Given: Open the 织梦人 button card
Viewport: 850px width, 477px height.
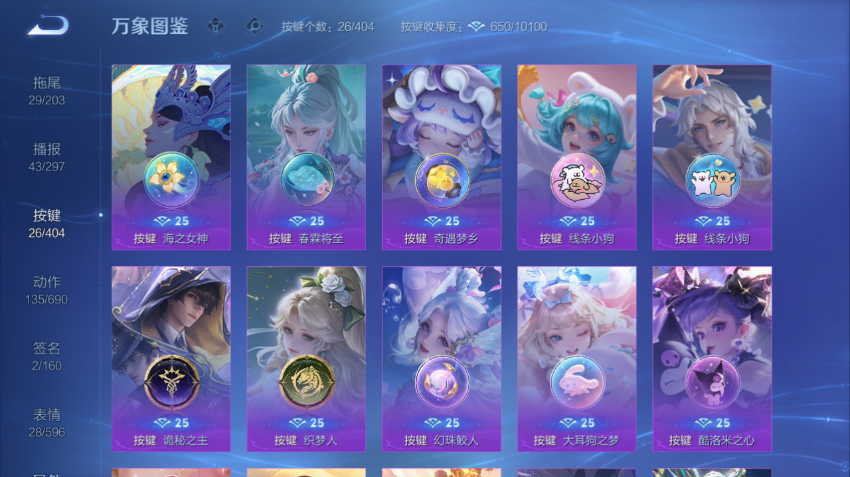Looking at the screenshot, I should pyautogui.click(x=306, y=358).
